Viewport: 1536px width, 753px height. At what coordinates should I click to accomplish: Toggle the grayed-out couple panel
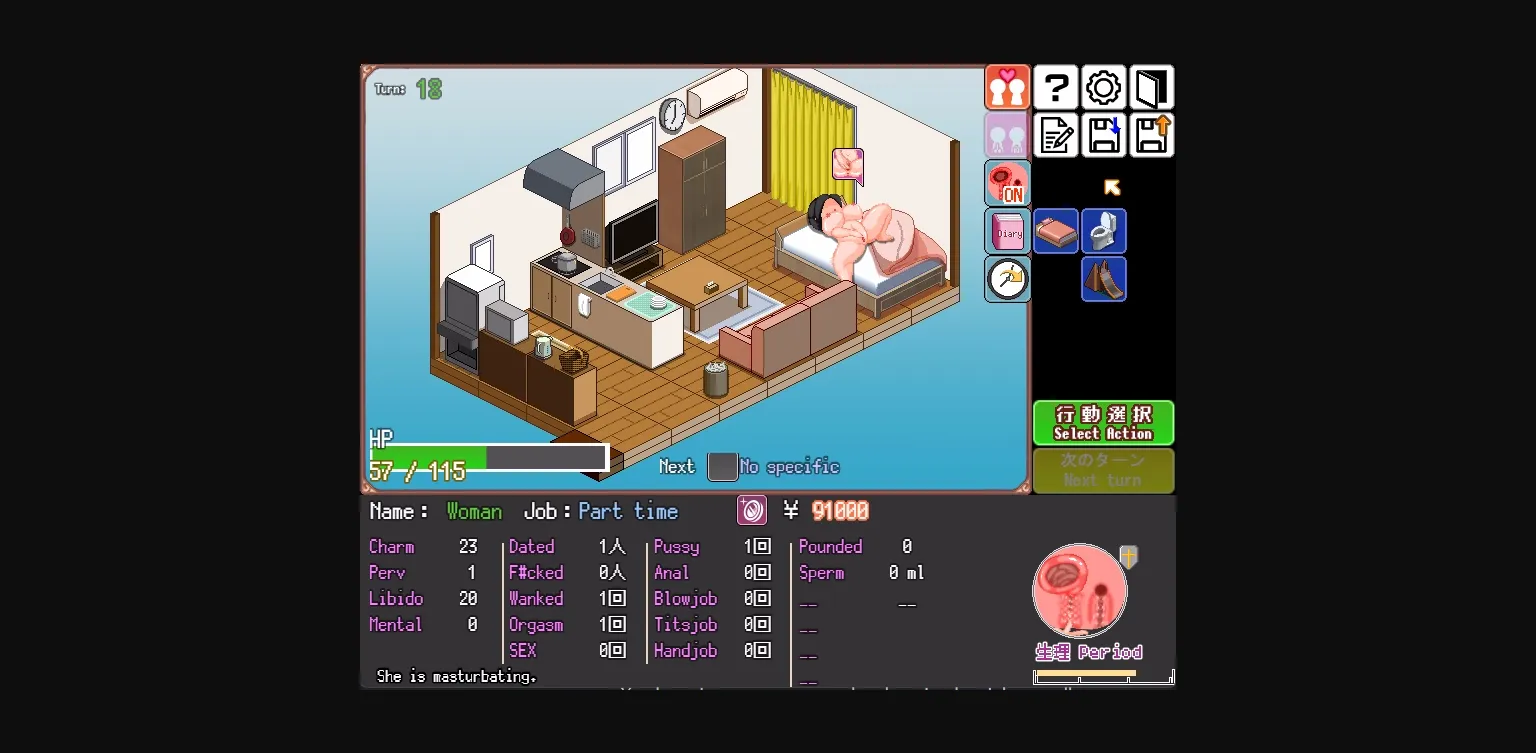click(1007, 135)
